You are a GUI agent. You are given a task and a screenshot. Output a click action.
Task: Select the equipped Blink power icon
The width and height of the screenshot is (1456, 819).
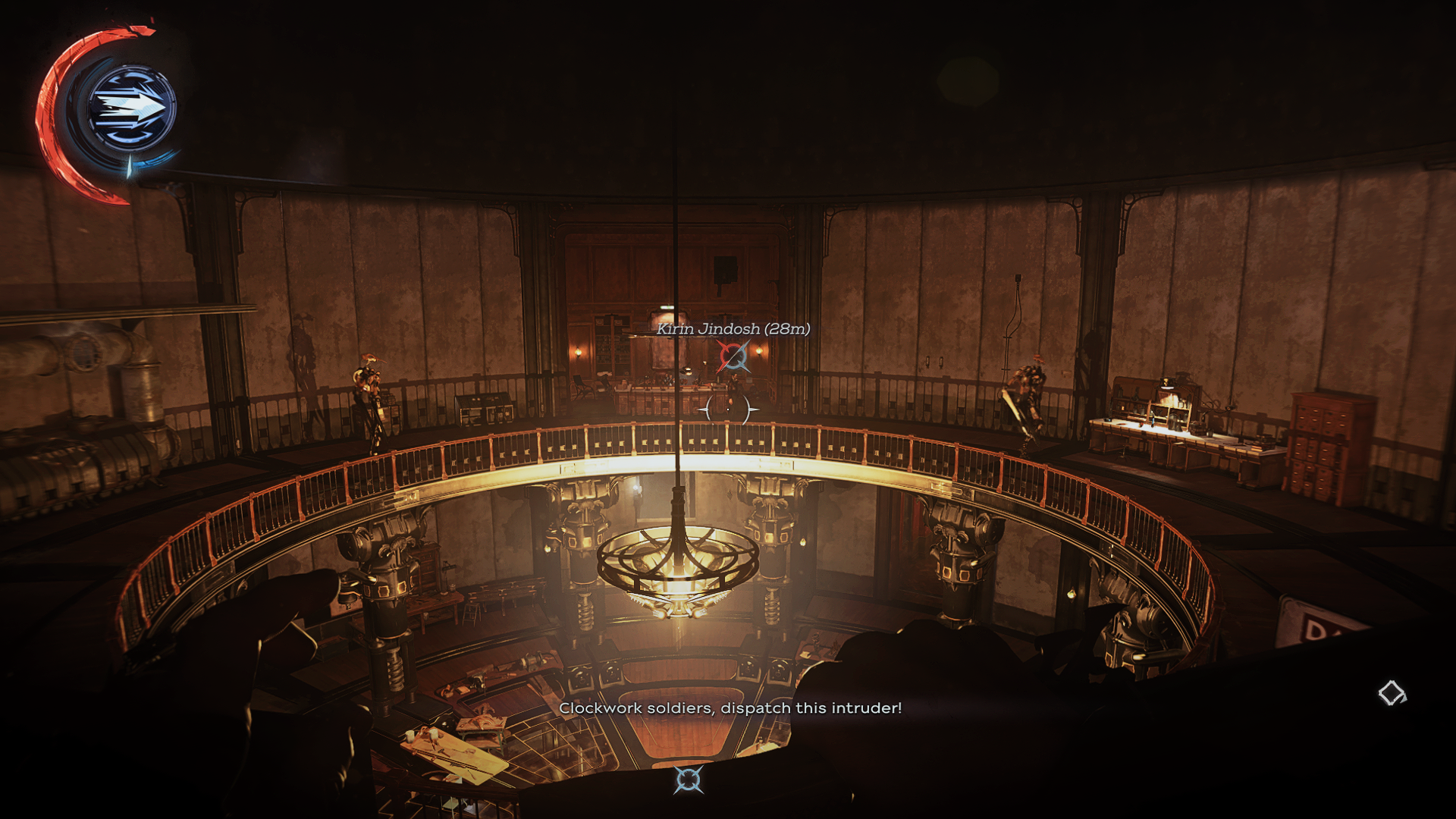pos(131,108)
